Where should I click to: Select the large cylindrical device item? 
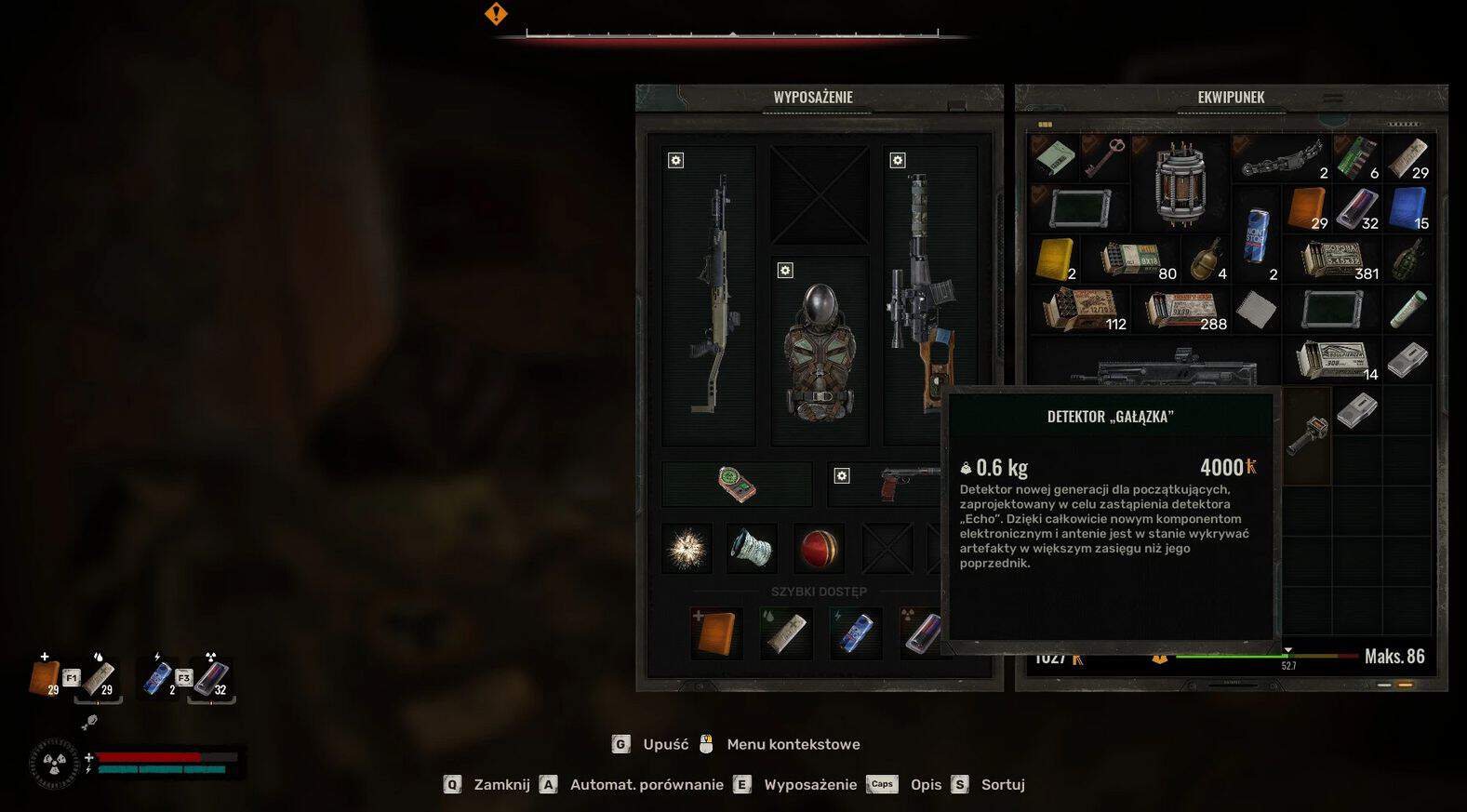[x=1180, y=183]
